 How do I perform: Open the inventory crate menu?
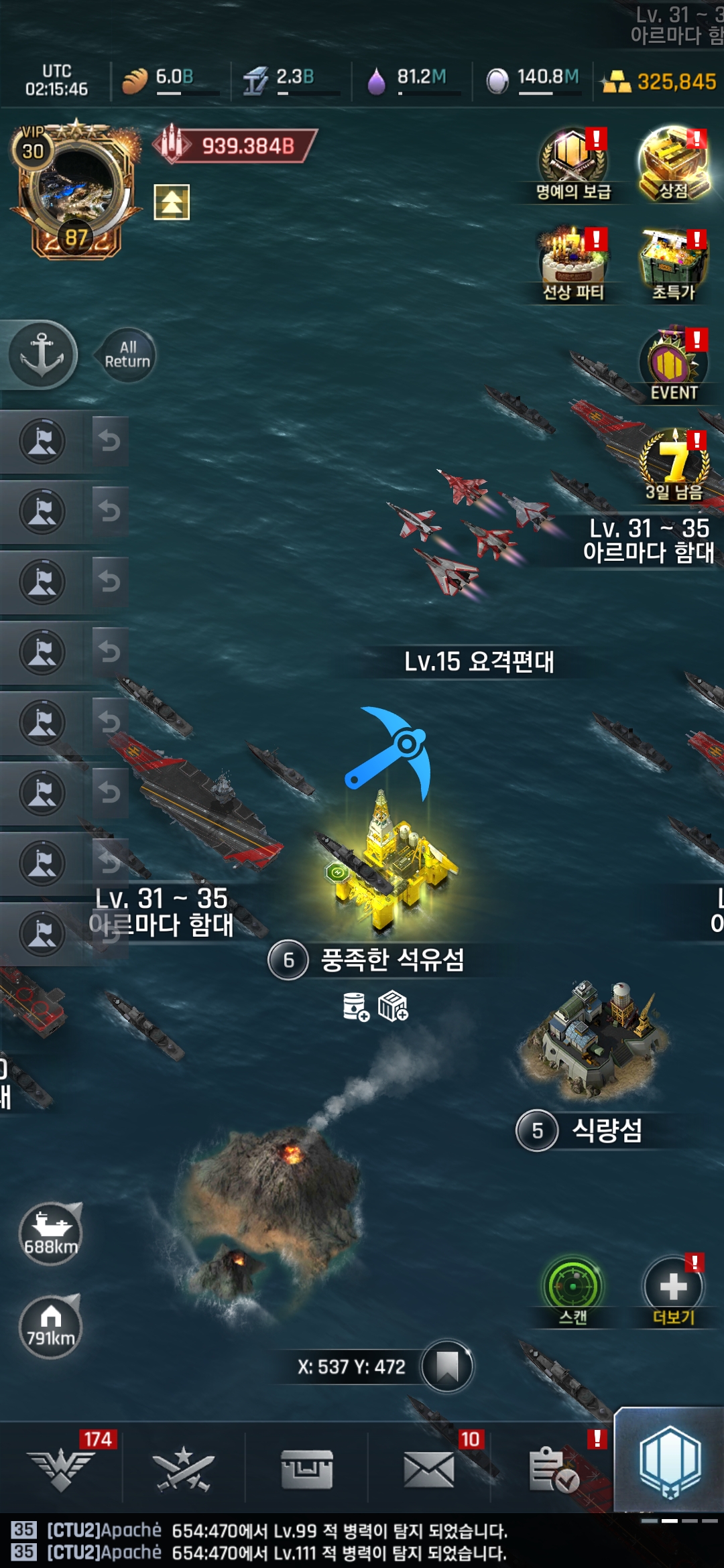coord(307,1469)
